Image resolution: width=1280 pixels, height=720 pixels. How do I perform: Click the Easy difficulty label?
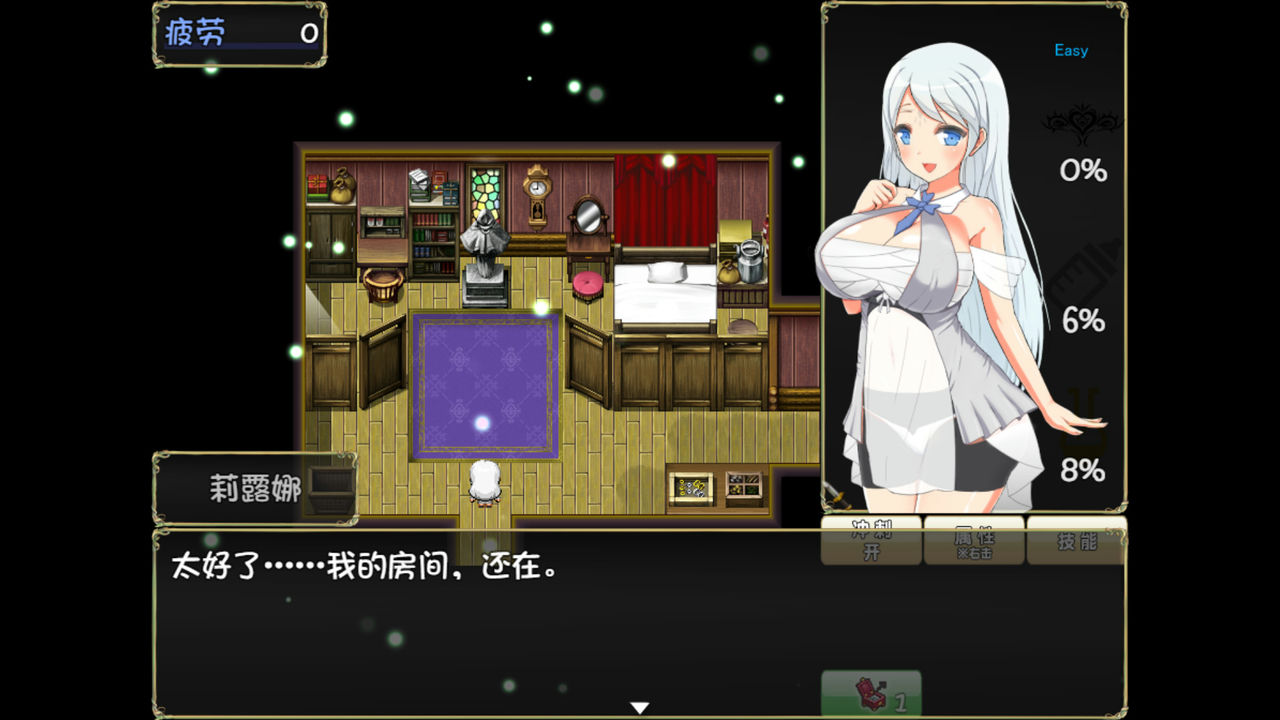point(1069,49)
